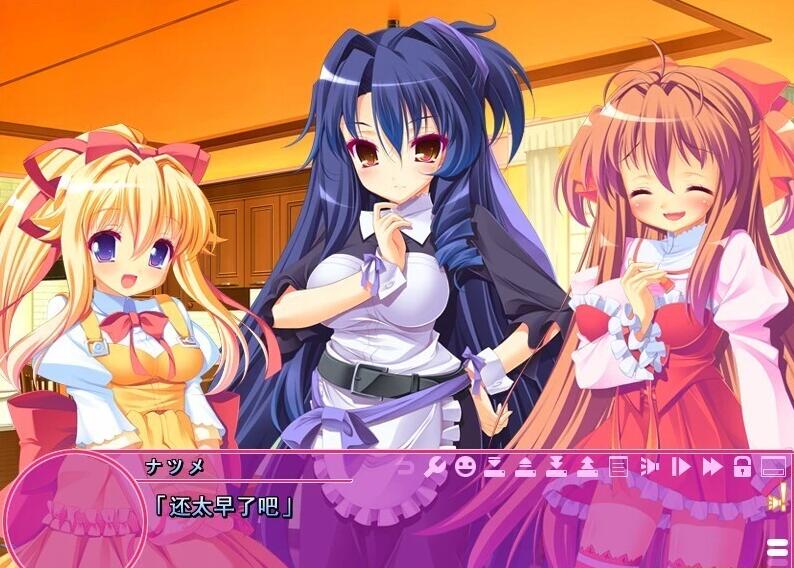Click the smiley face icon
794x568 pixels.
coord(465,466)
